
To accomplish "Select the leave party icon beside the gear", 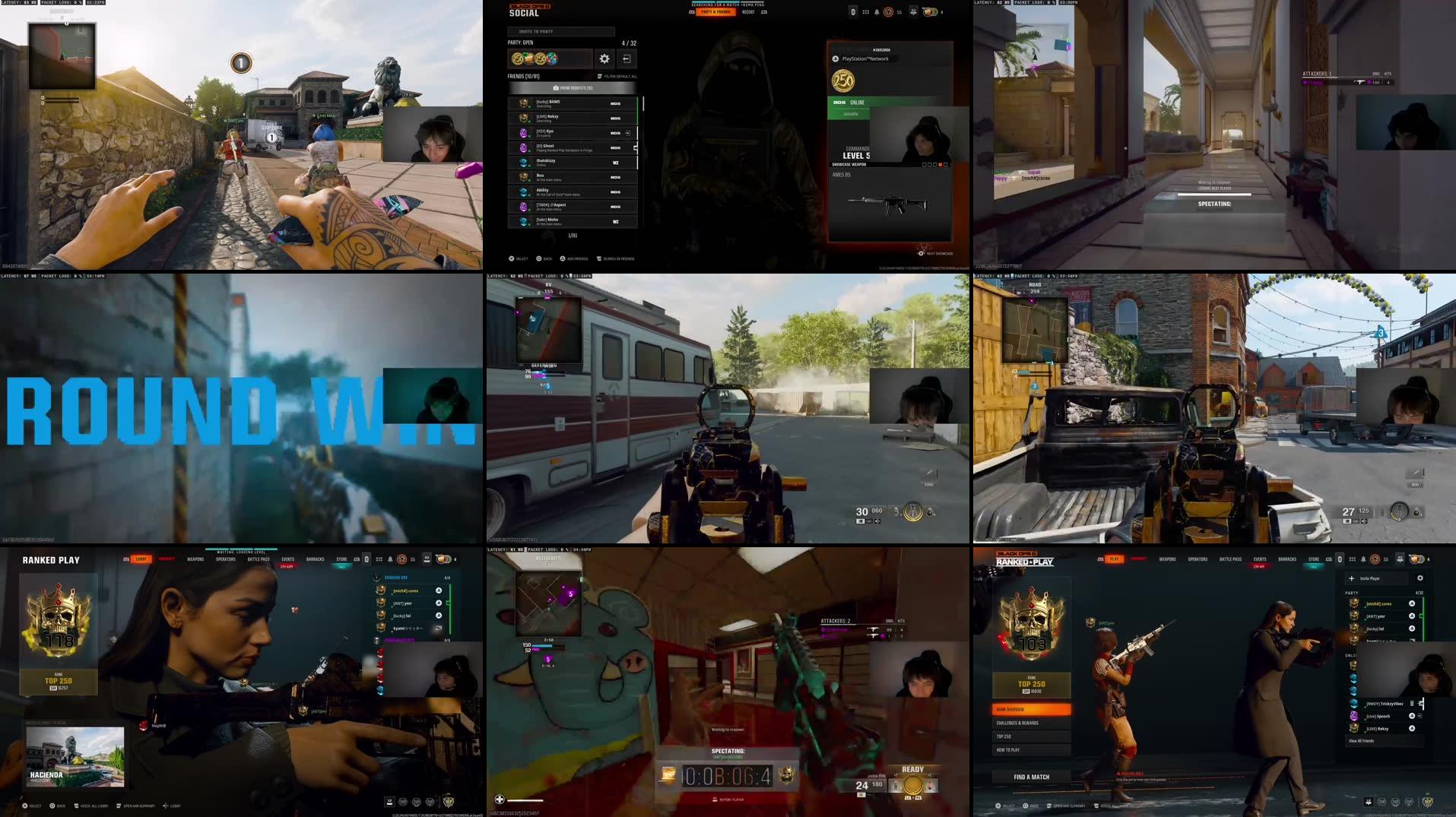I will point(627,59).
